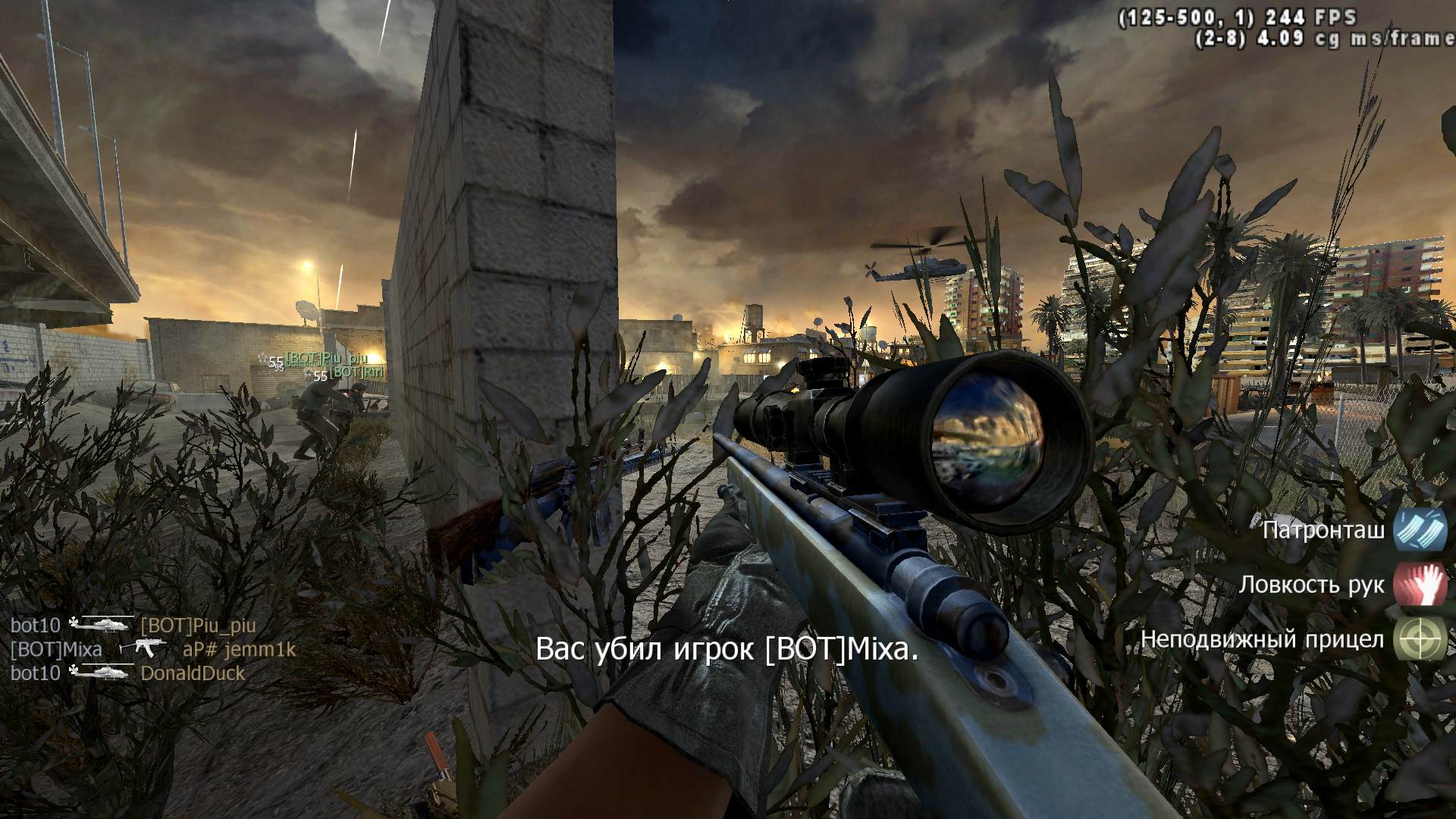This screenshot has width=1456, height=819.
Task: Click the Ловкость рук perk icon
Action: (x=1420, y=585)
